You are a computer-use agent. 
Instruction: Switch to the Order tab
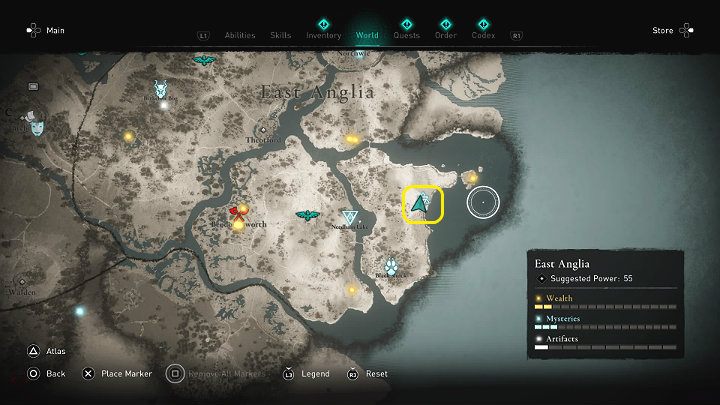click(x=445, y=35)
